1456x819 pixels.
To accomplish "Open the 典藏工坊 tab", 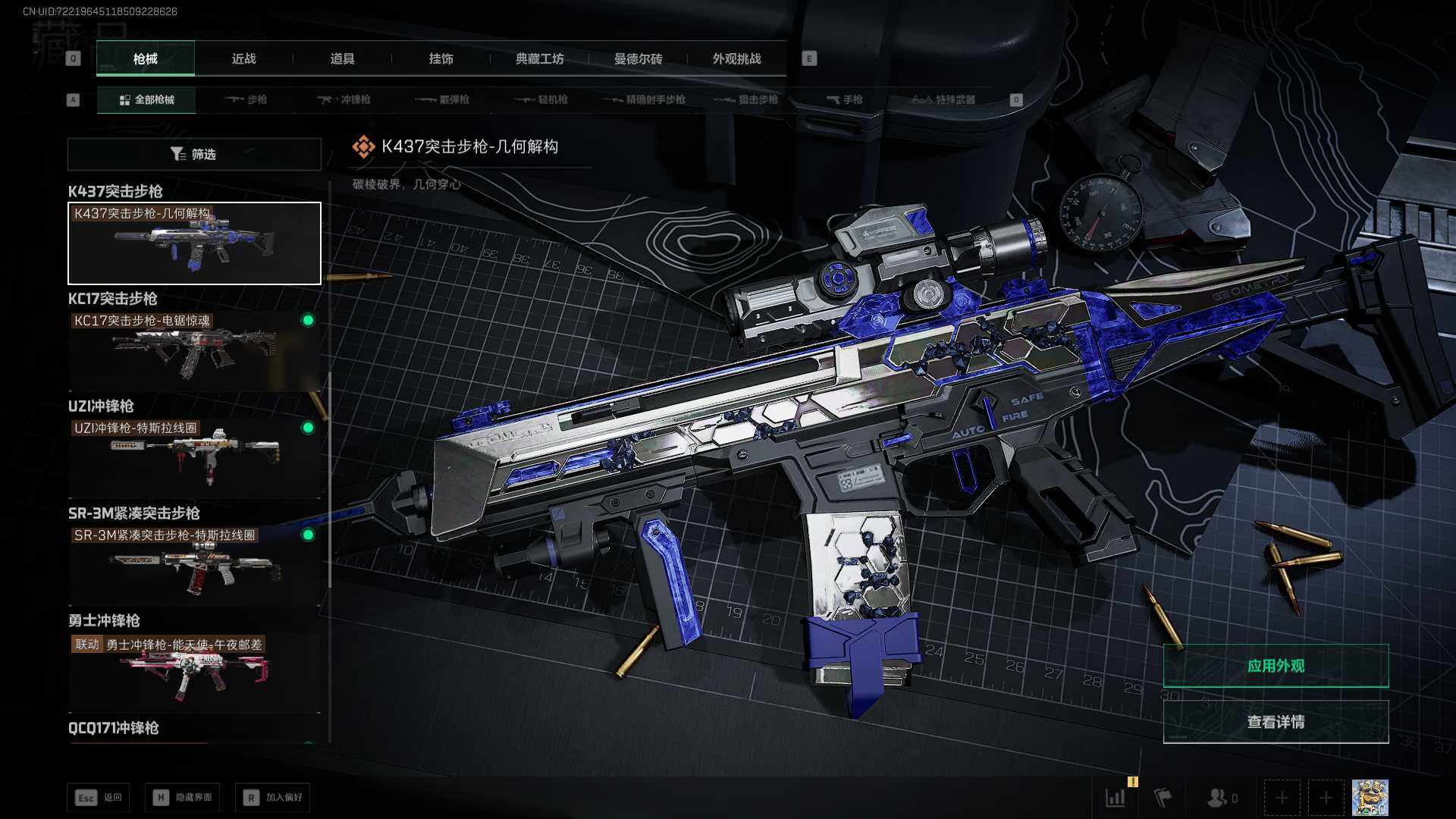I will 539,58.
